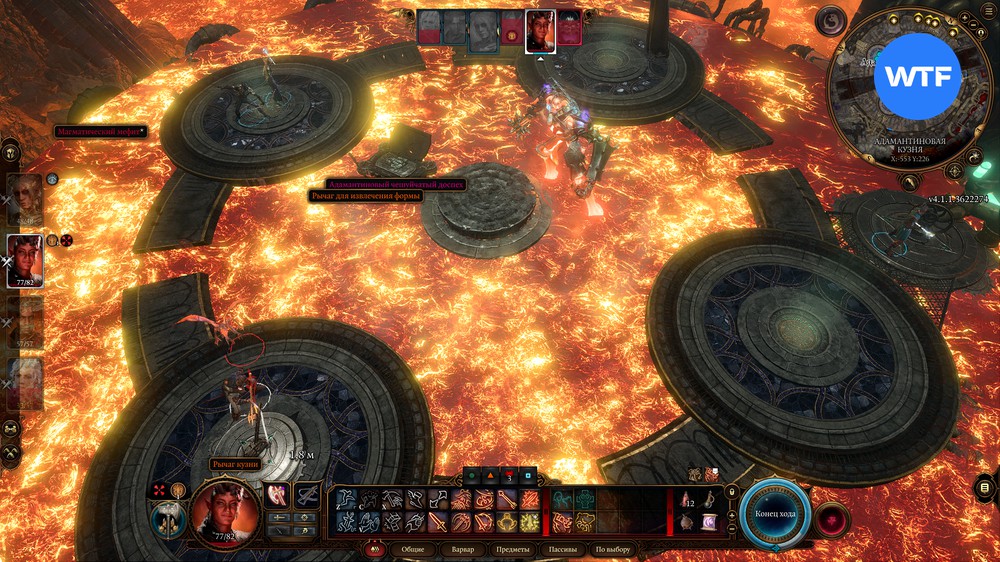Select the ranged crossbow weapon set slot
The height and width of the screenshot is (562, 1000).
click(x=307, y=494)
